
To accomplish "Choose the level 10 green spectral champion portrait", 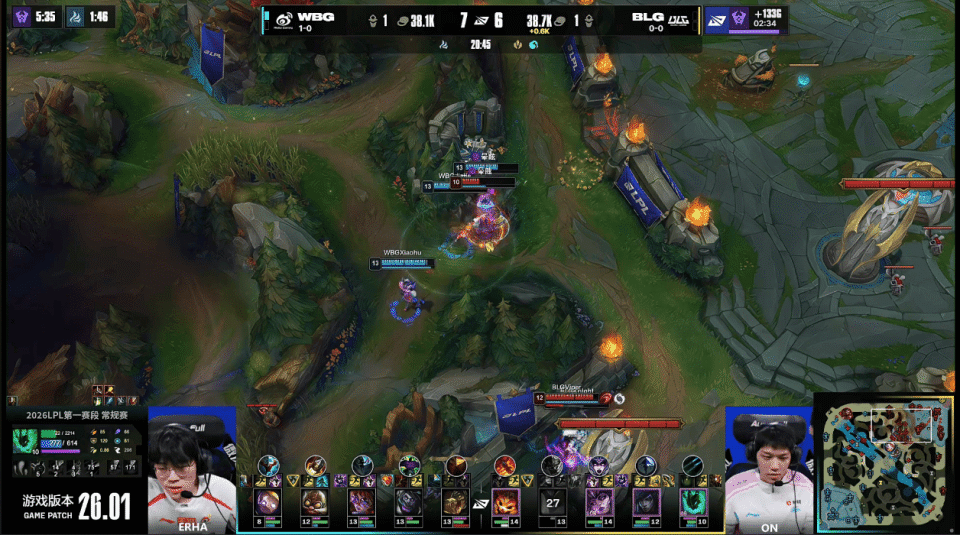I will tap(693, 501).
